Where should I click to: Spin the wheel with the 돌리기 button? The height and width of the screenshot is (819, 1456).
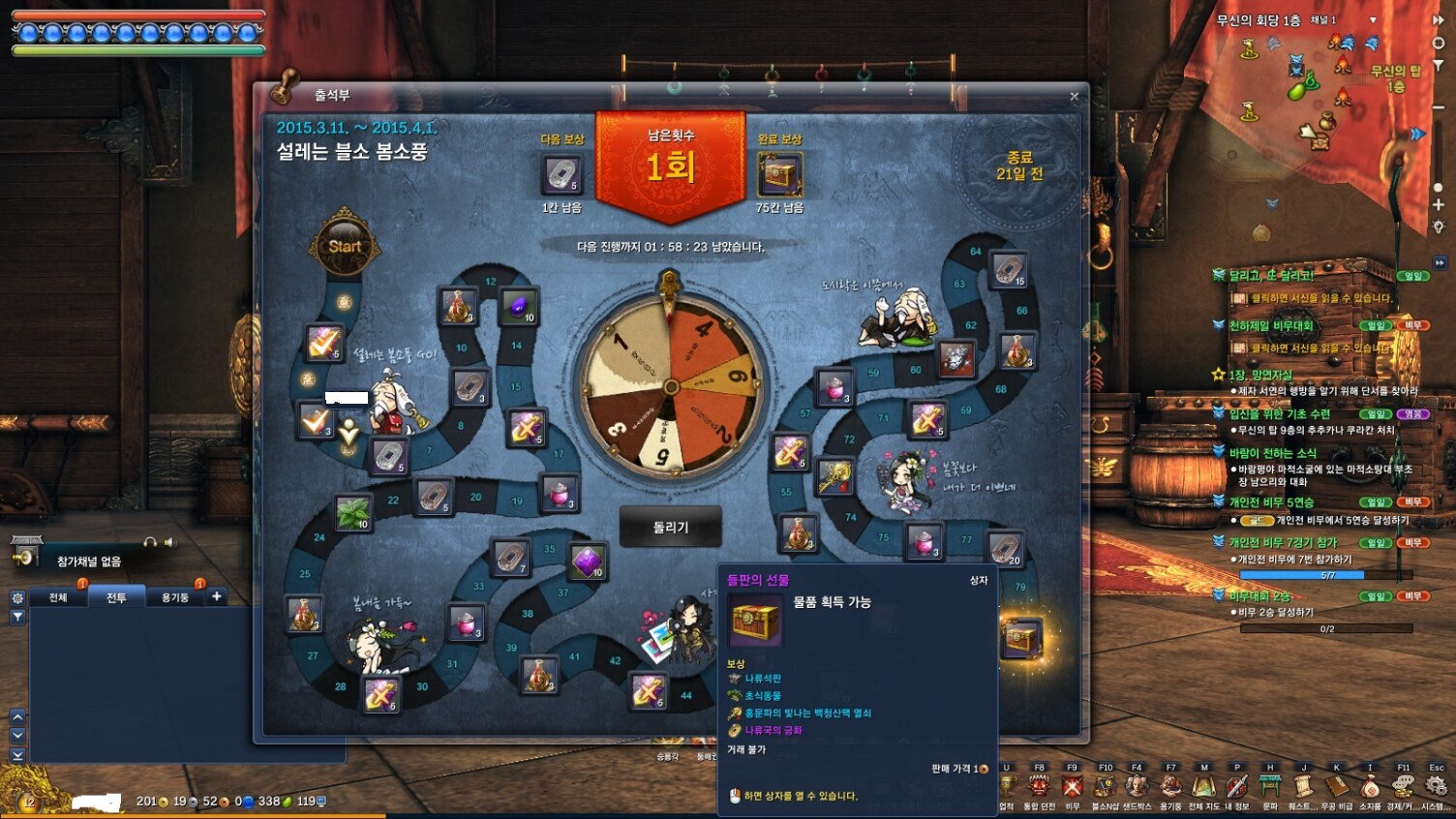tap(670, 528)
